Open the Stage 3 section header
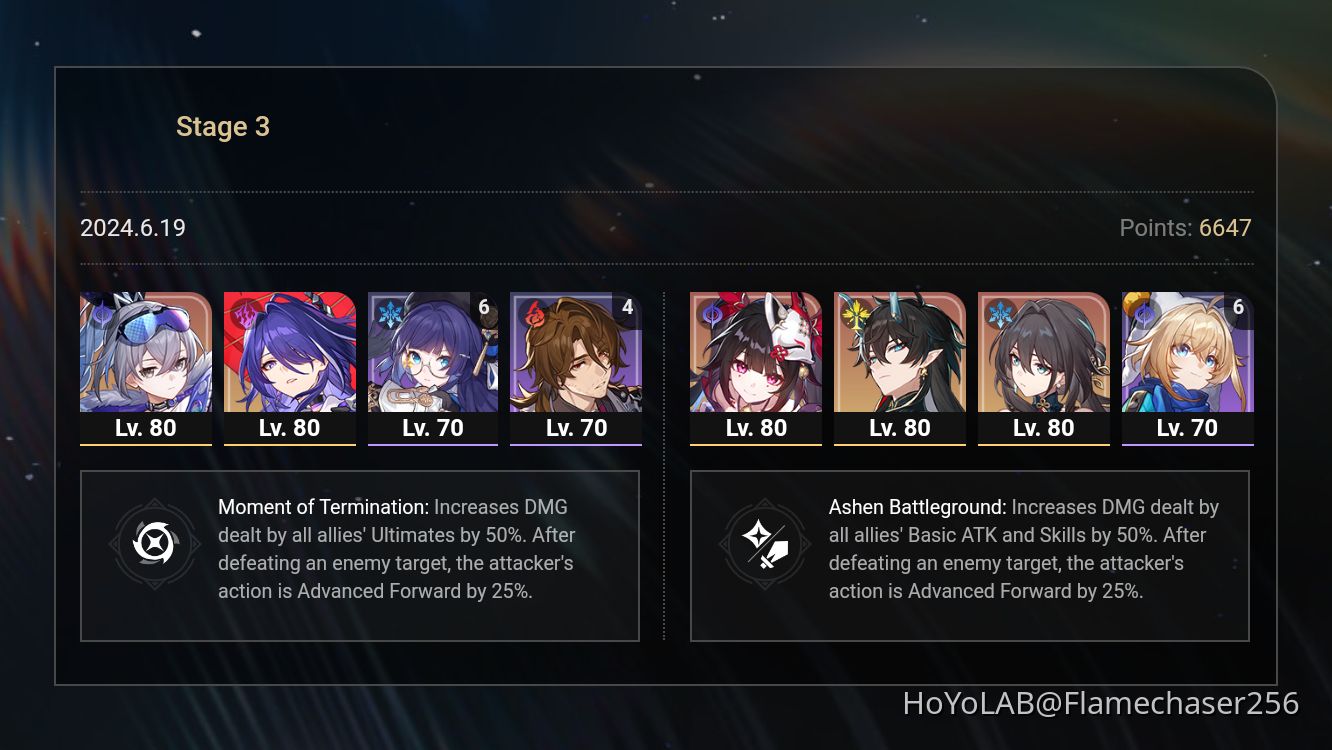The height and width of the screenshot is (750, 1332). 222,126
